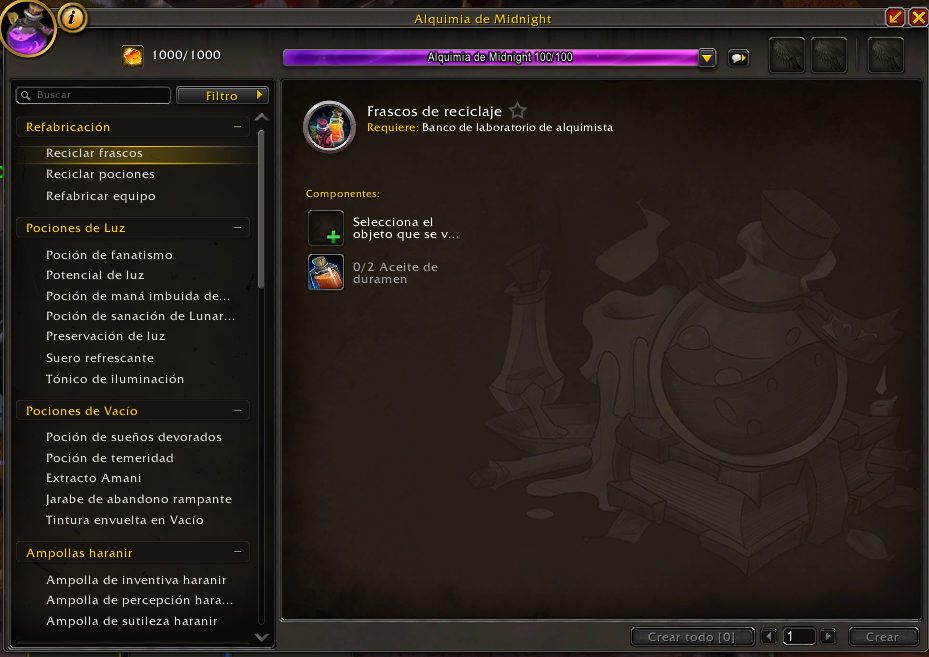929x657 pixels.
Task: Open the Potencial de luz recipe
Action: 95,275
